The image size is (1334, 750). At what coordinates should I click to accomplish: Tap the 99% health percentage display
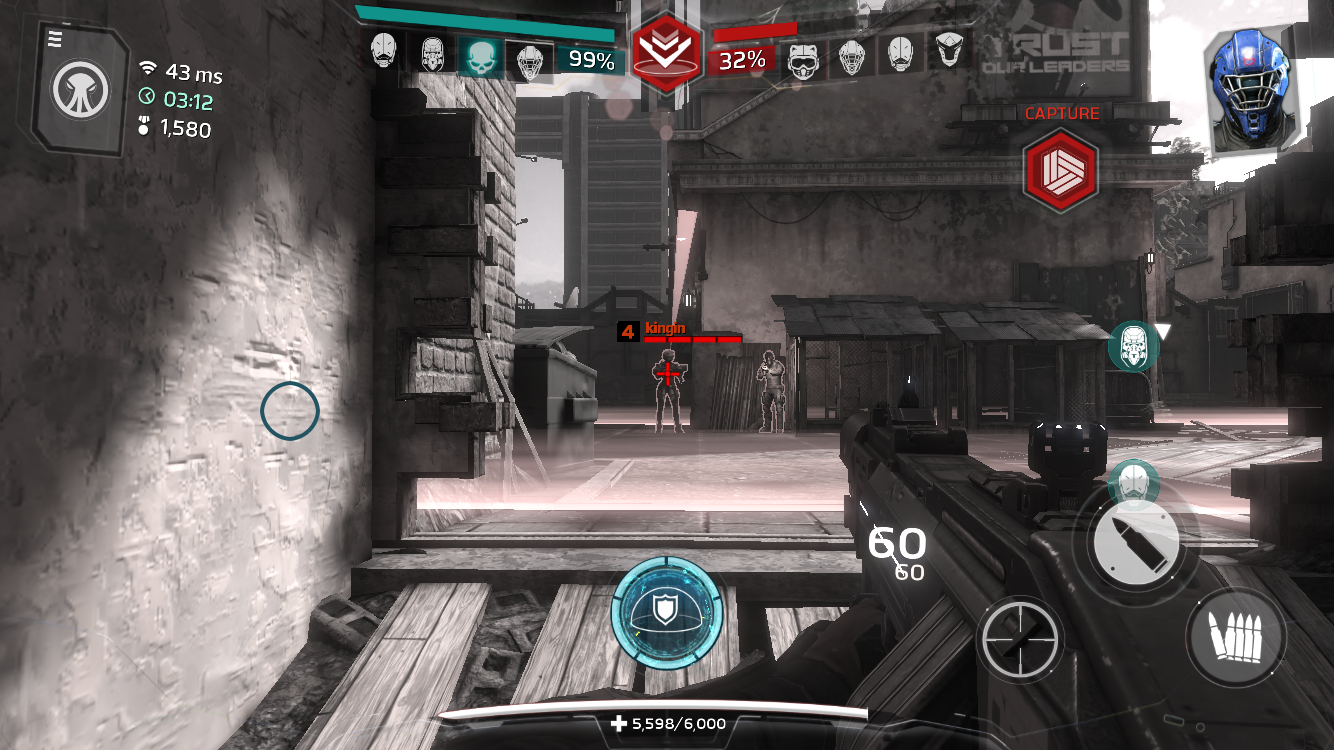coord(590,62)
